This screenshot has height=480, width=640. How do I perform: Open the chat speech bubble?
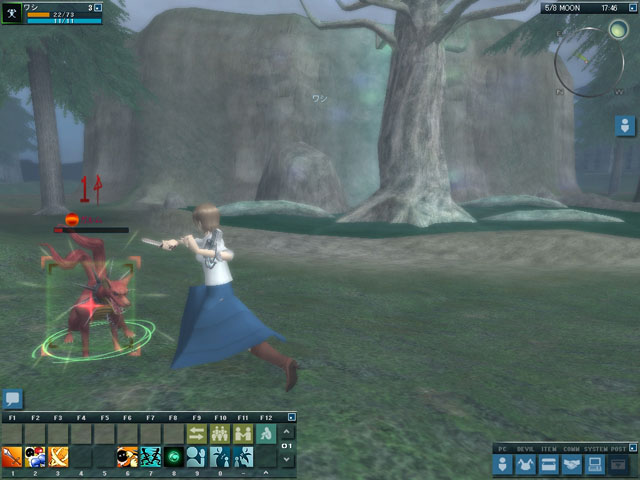tap(13, 399)
